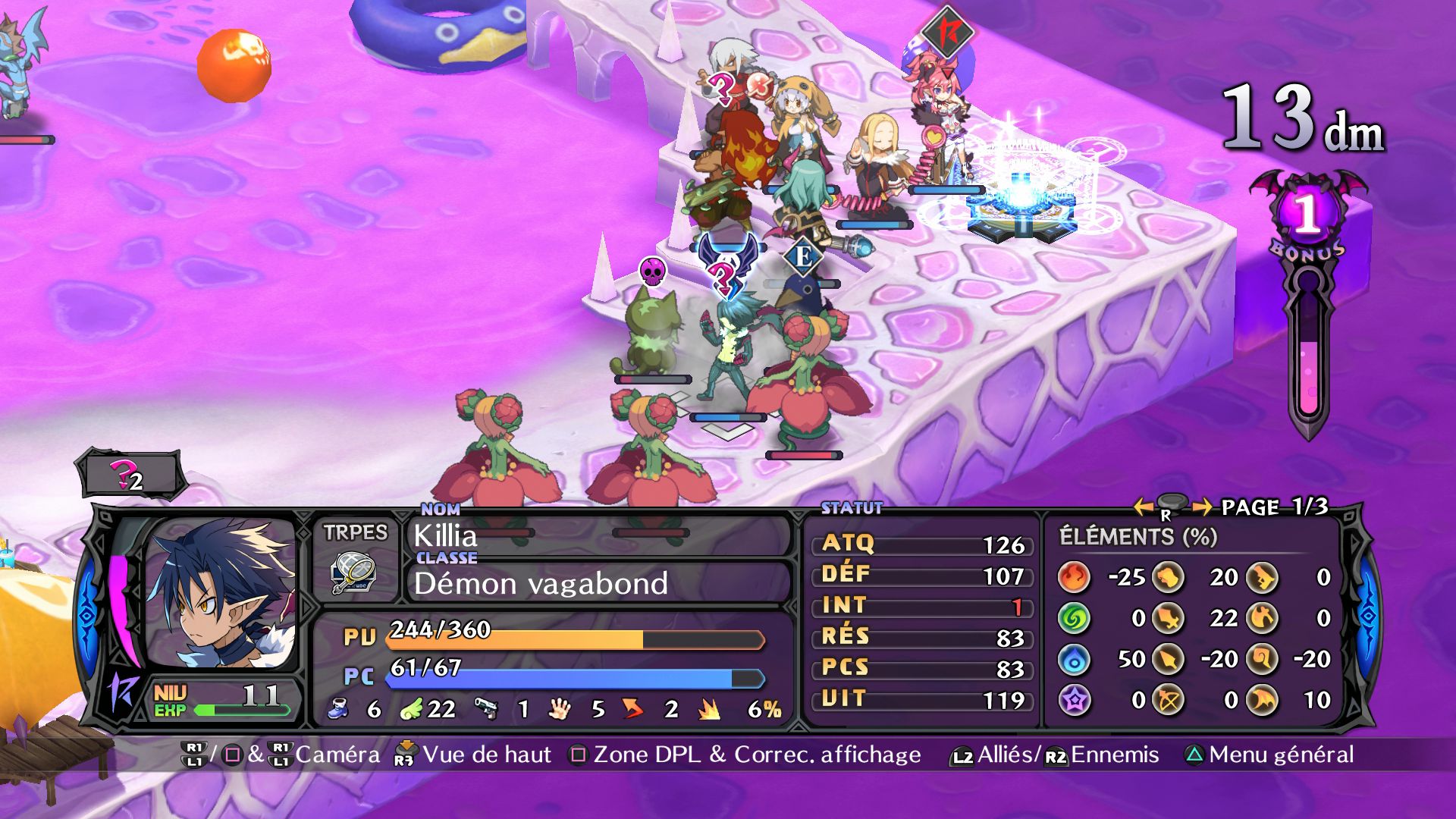This screenshot has height=819, width=1456.
Task: Open the question mark status effect tag
Action: pos(129,476)
